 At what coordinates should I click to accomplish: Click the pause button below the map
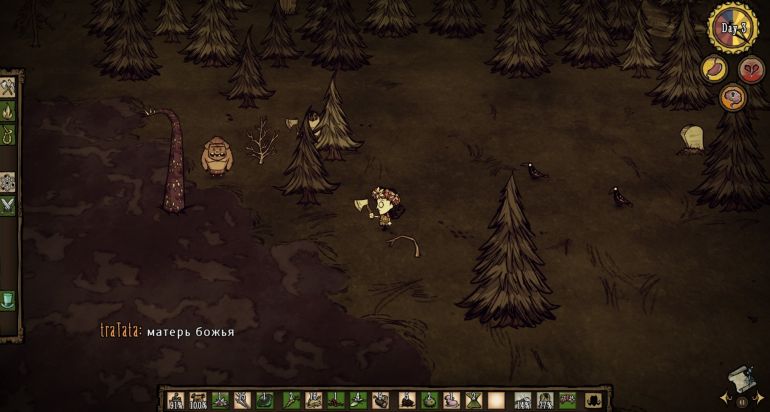pyautogui.click(x=743, y=402)
